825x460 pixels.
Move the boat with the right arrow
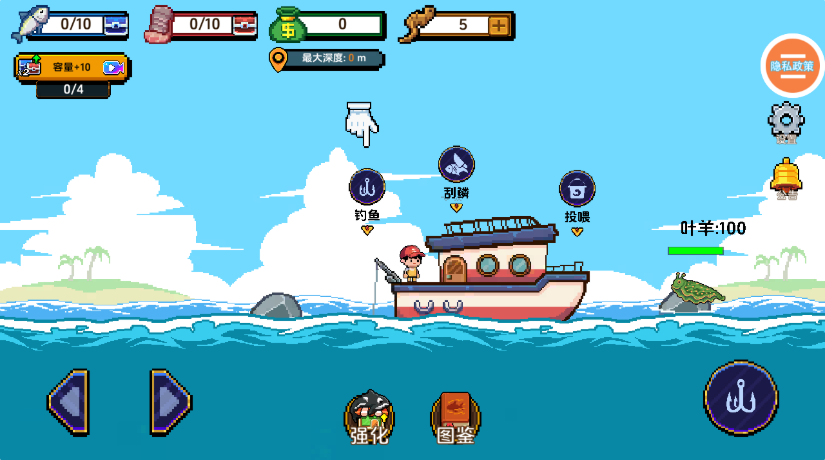point(170,402)
